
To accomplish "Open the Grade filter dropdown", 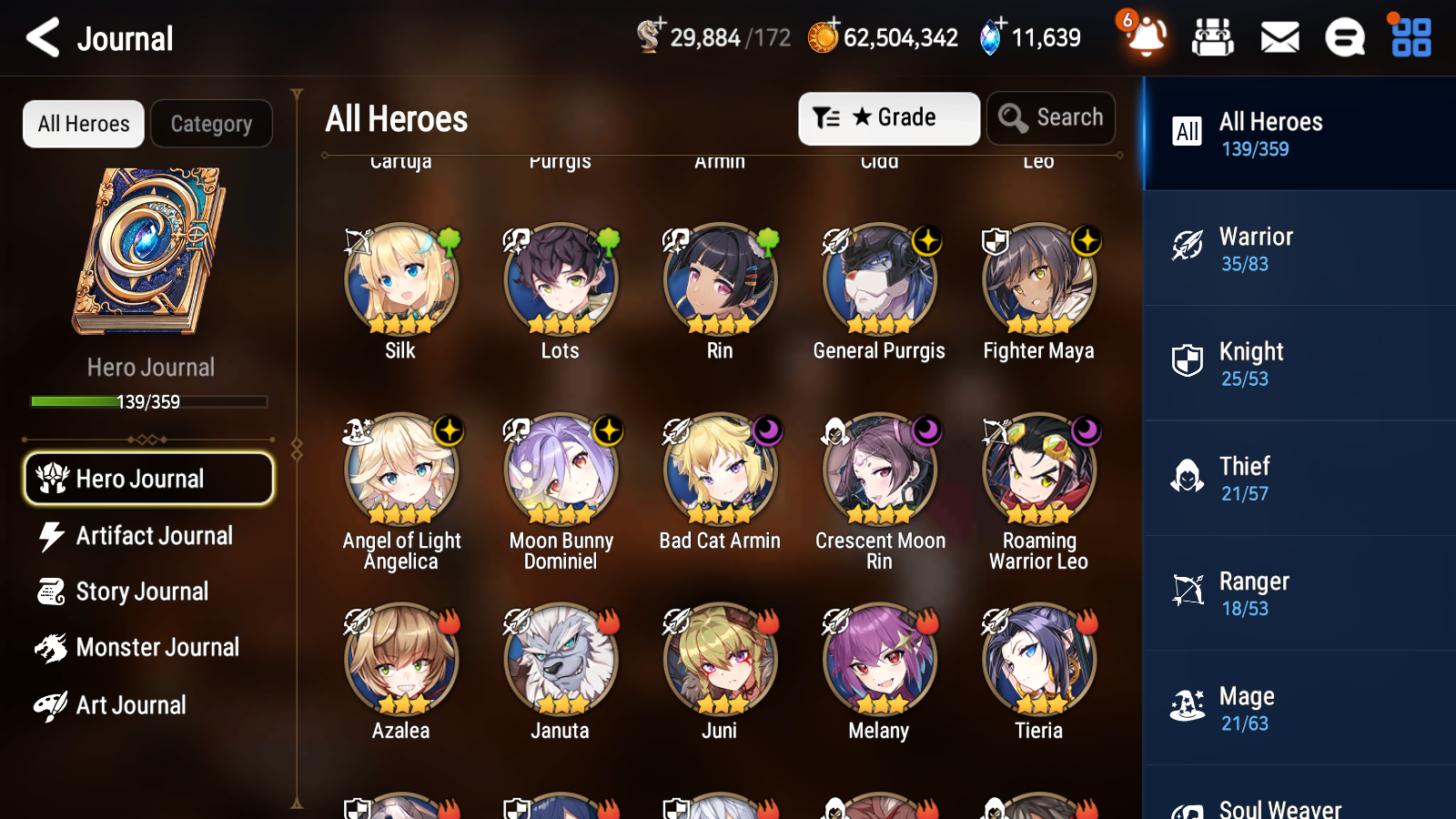I will pos(888,118).
